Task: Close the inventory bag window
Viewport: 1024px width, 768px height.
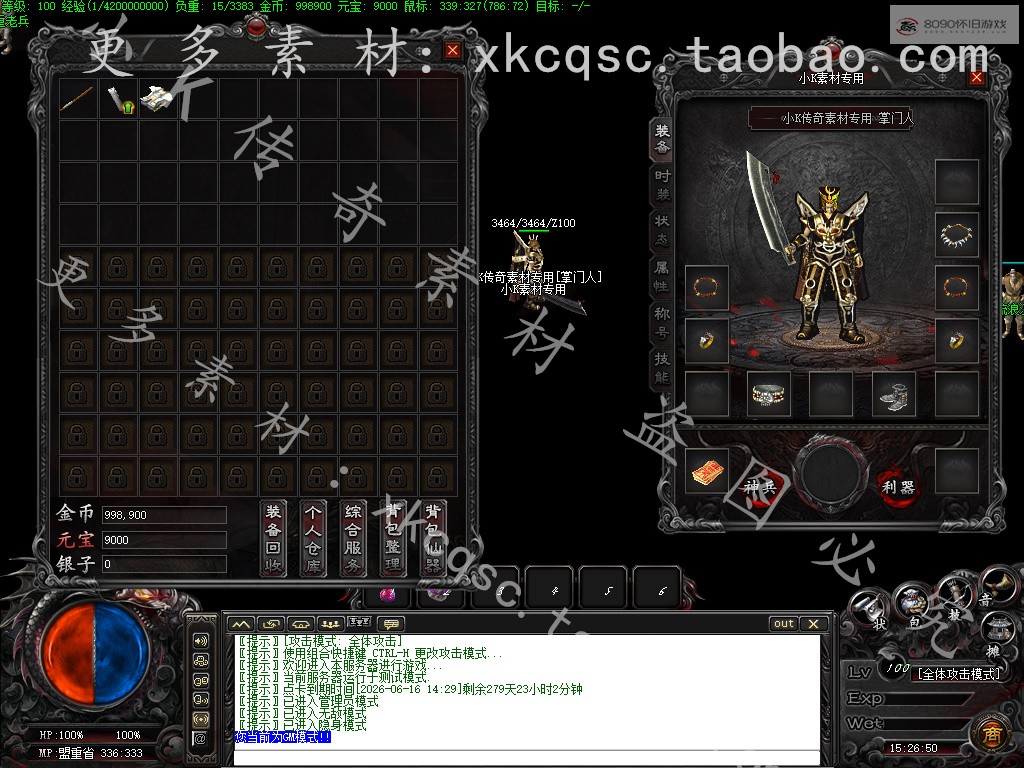Action: tap(453, 50)
